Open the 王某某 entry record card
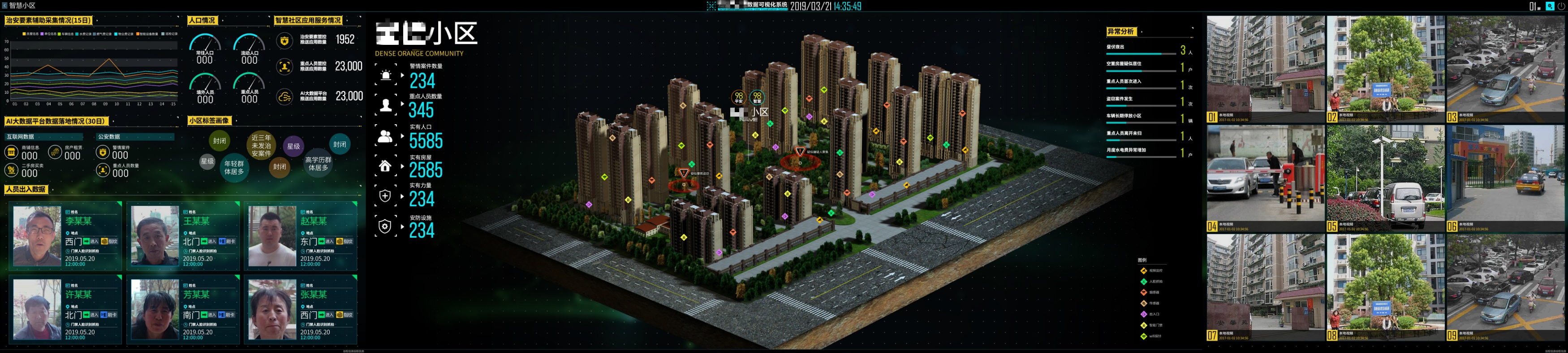This screenshot has height=353, width=1568. pyautogui.click(x=183, y=236)
